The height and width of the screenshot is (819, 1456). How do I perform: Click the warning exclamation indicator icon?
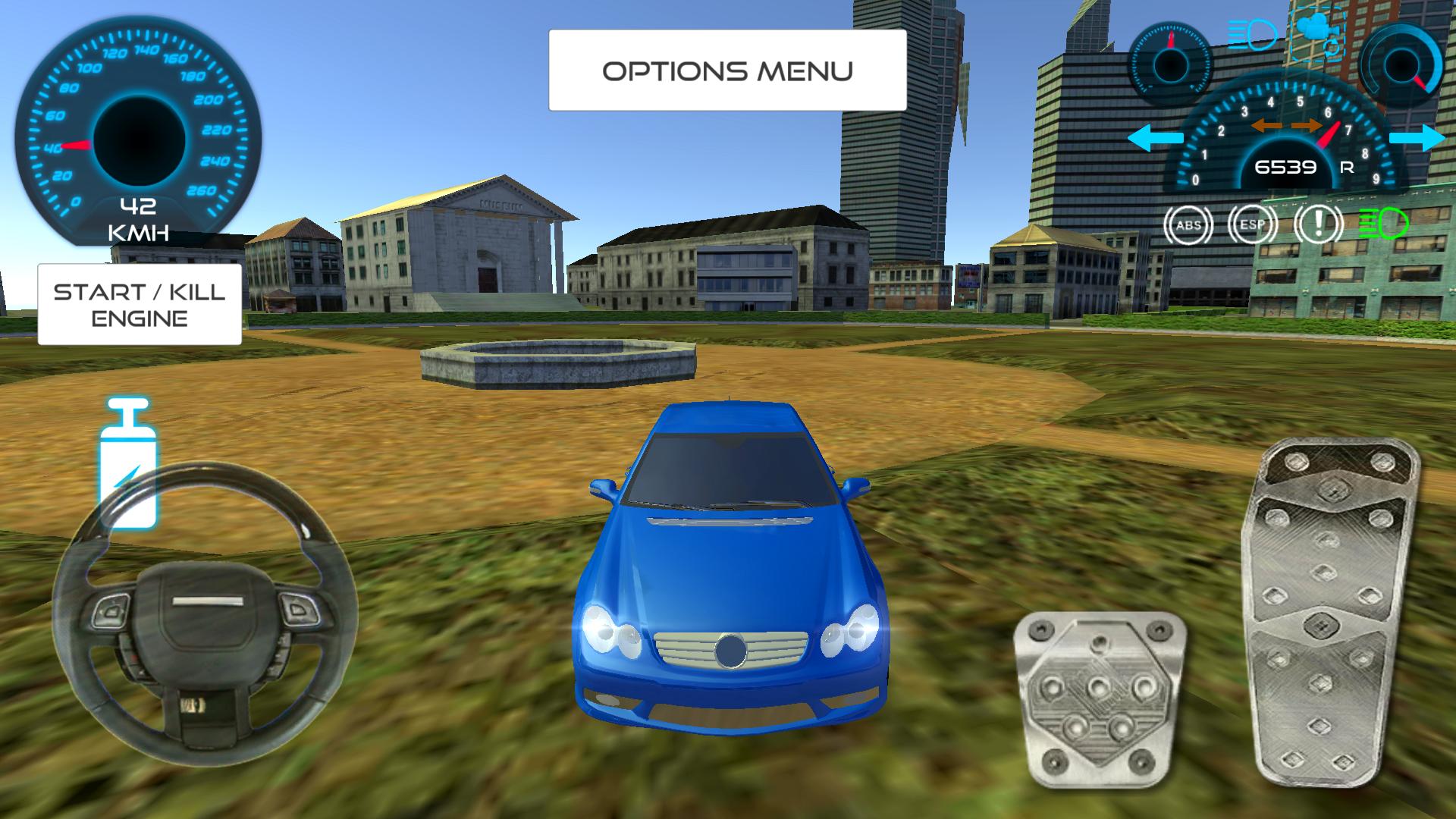coord(1317,224)
